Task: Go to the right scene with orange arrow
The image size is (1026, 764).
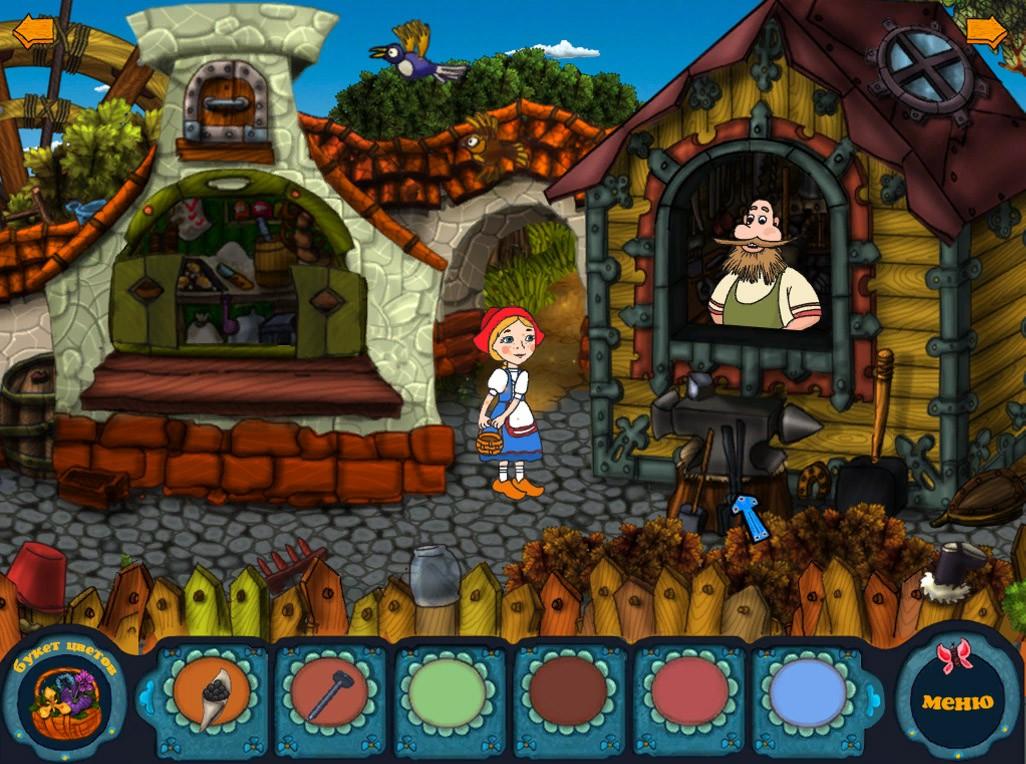Action: point(986,31)
